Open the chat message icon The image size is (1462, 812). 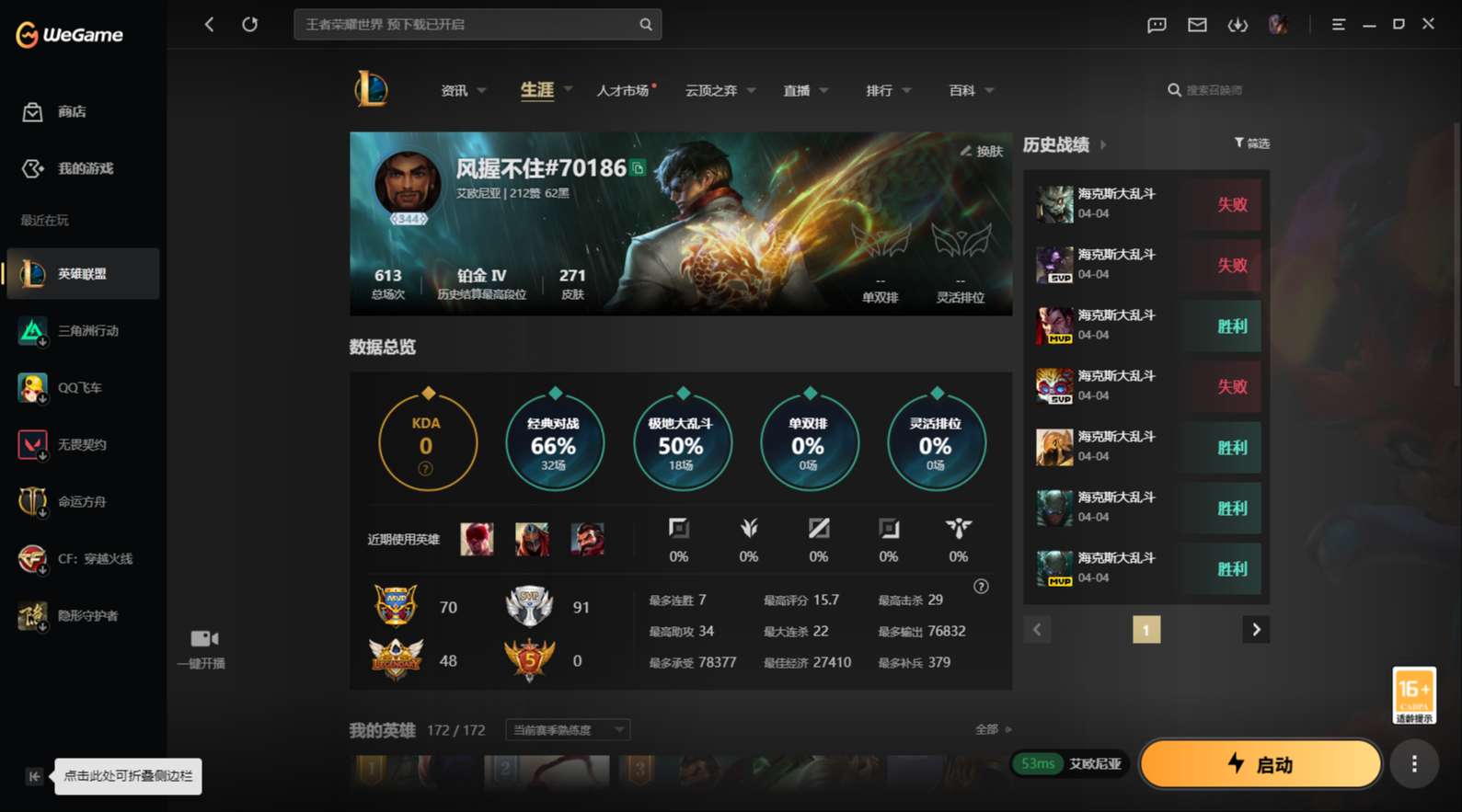(1157, 25)
